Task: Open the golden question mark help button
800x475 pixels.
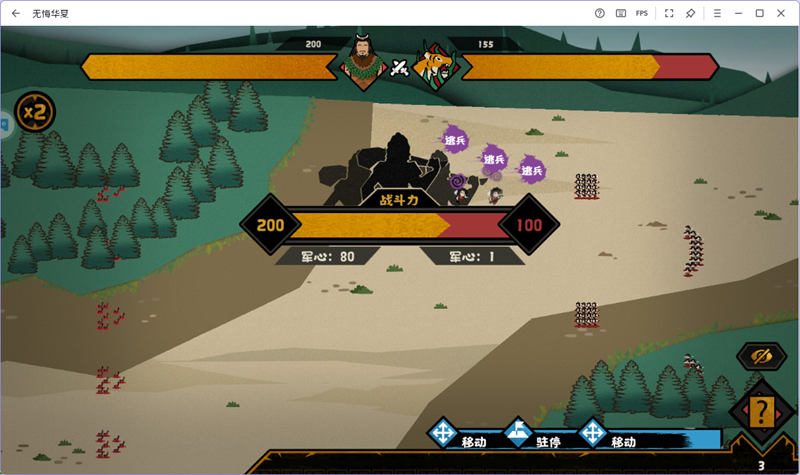Action: tap(763, 411)
